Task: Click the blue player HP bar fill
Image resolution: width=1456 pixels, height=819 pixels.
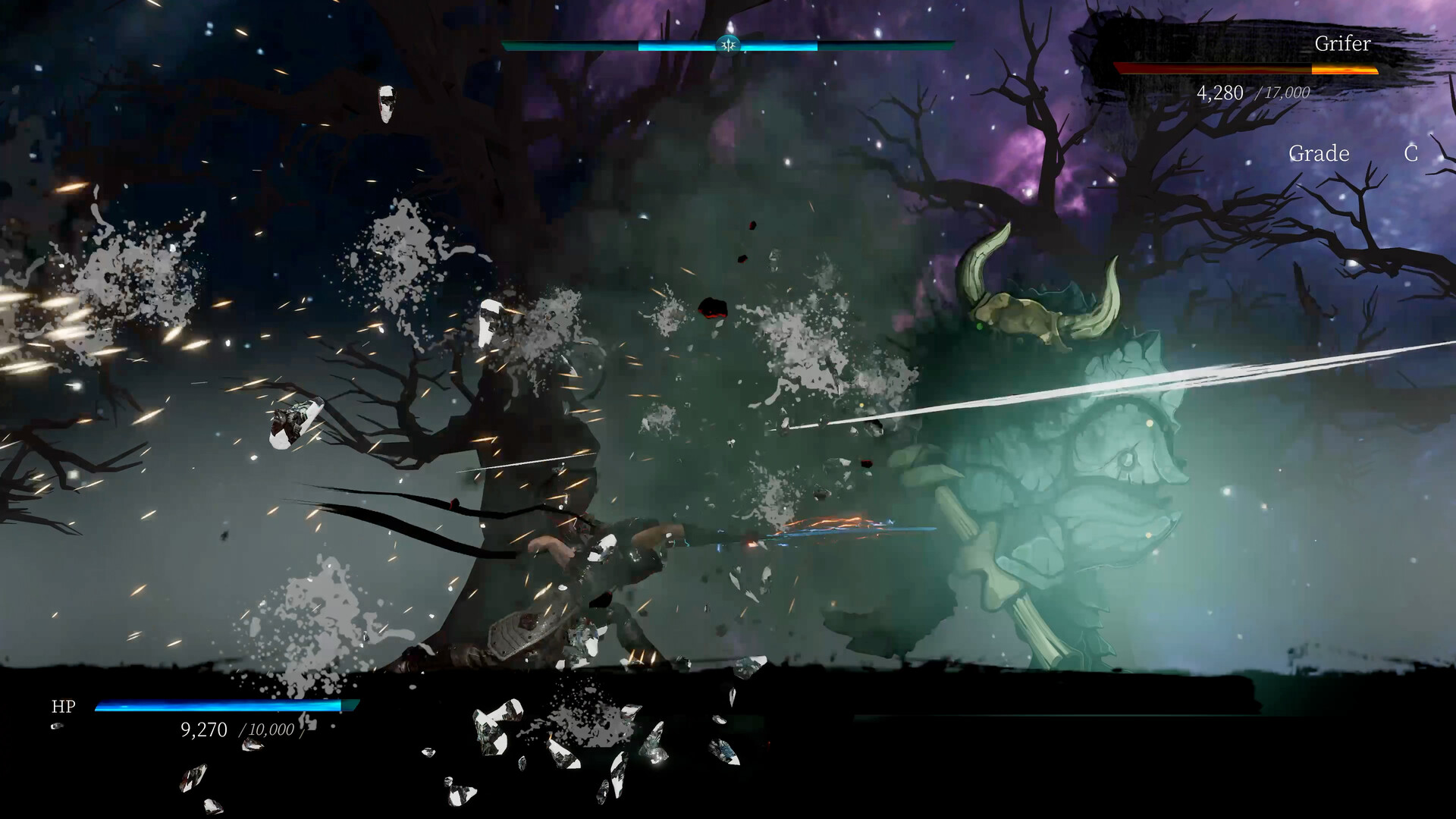Action: (x=212, y=705)
